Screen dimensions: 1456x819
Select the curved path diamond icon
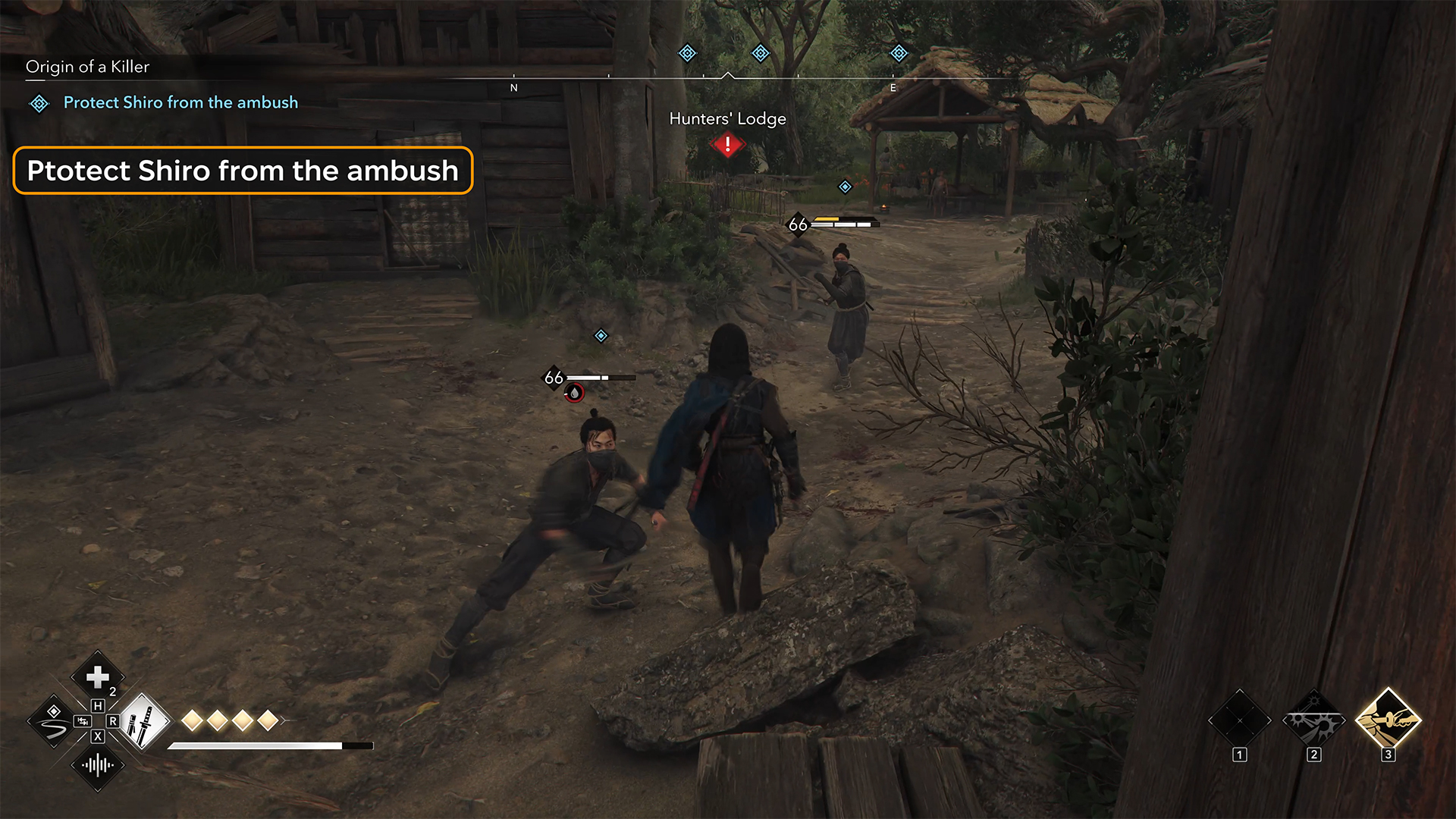[x=52, y=721]
